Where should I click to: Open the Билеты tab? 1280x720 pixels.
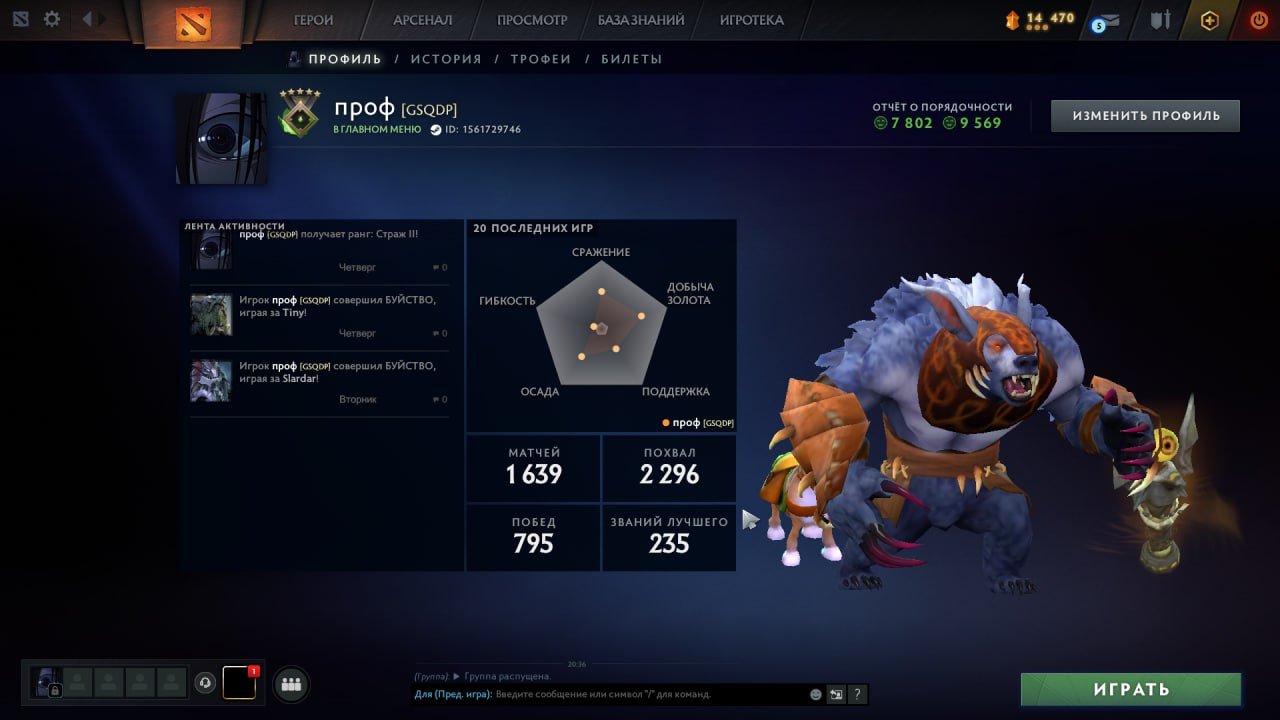pyautogui.click(x=632, y=59)
